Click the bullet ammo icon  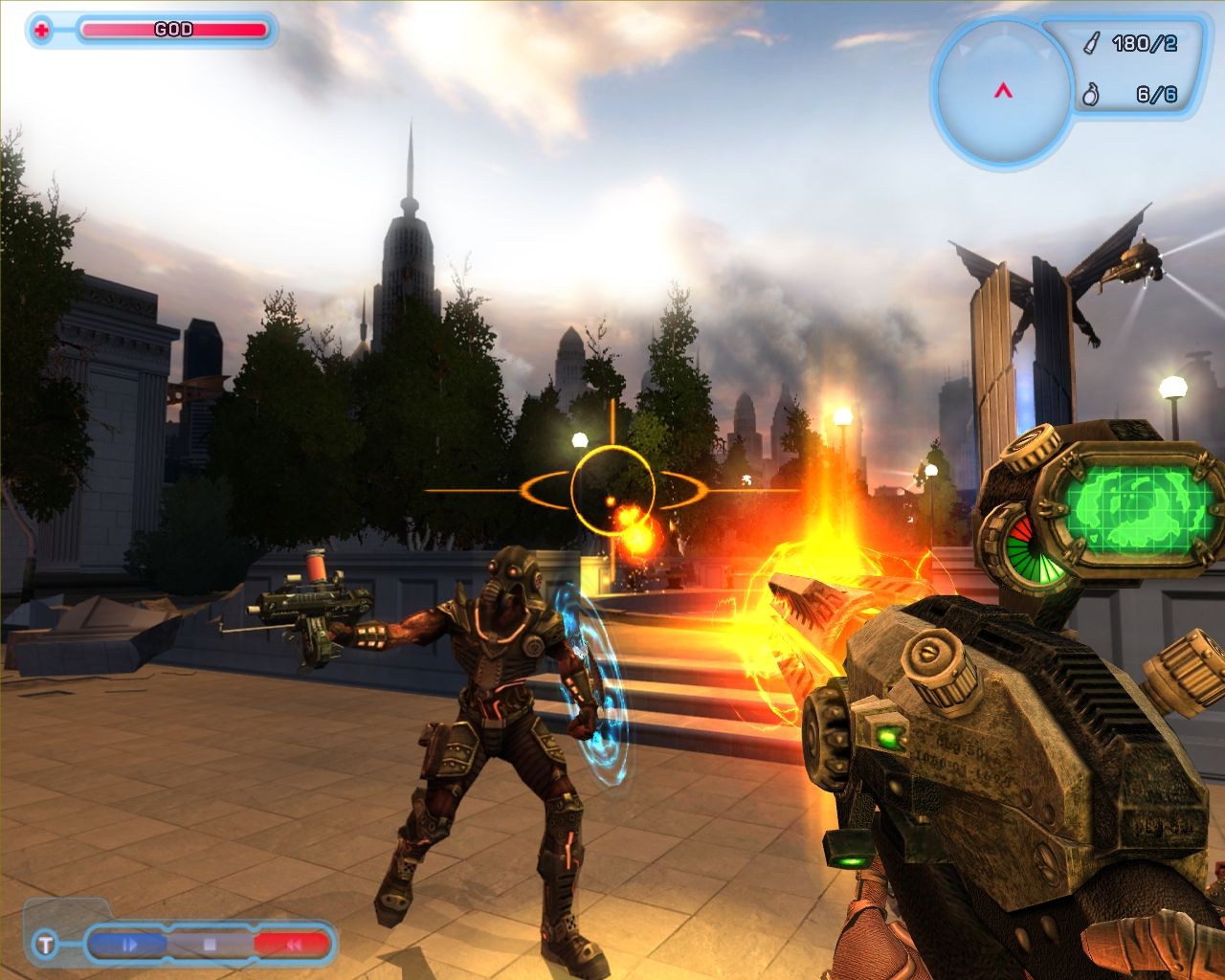[x=1091, y=44]
